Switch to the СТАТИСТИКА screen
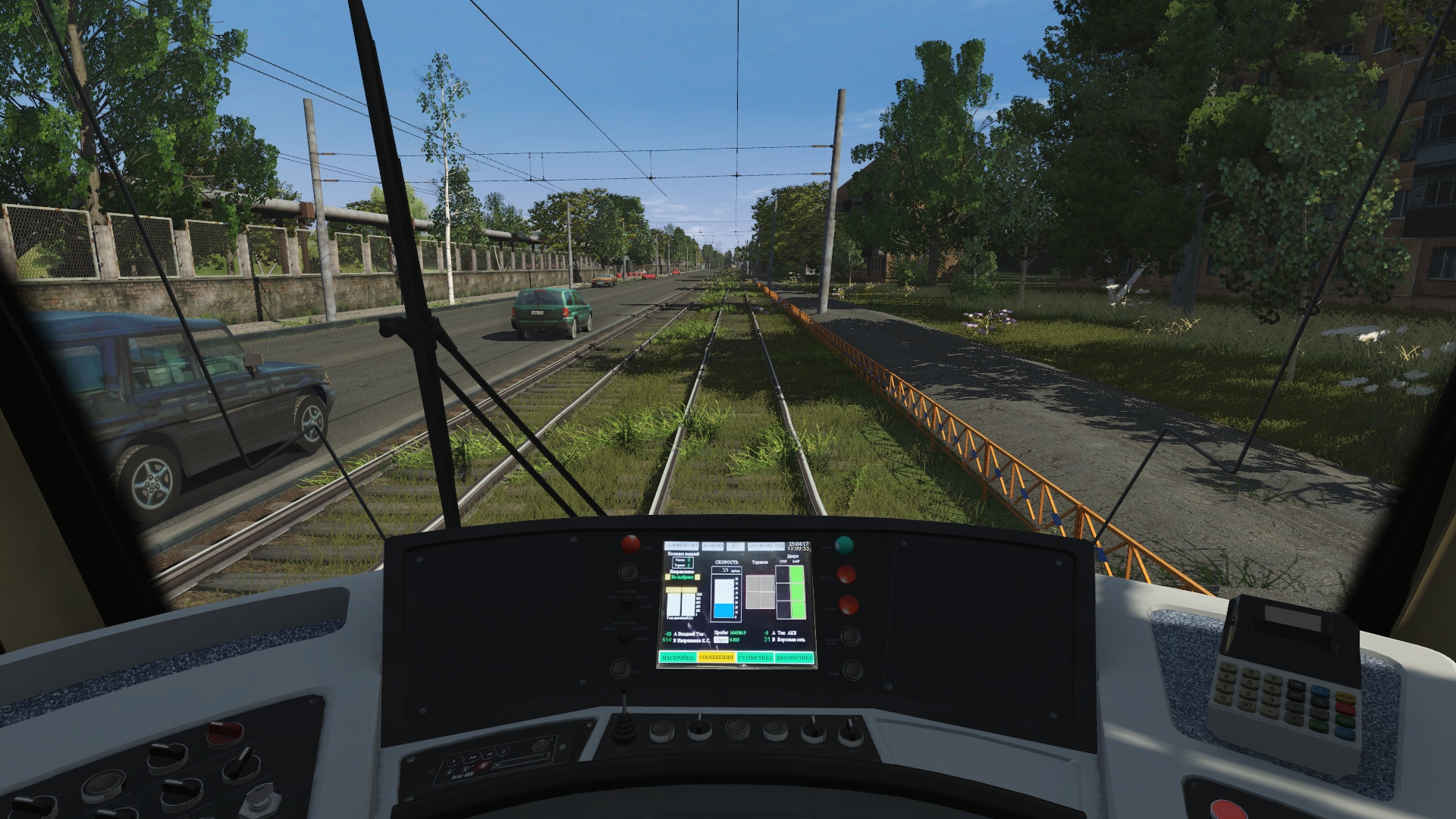 755,657
